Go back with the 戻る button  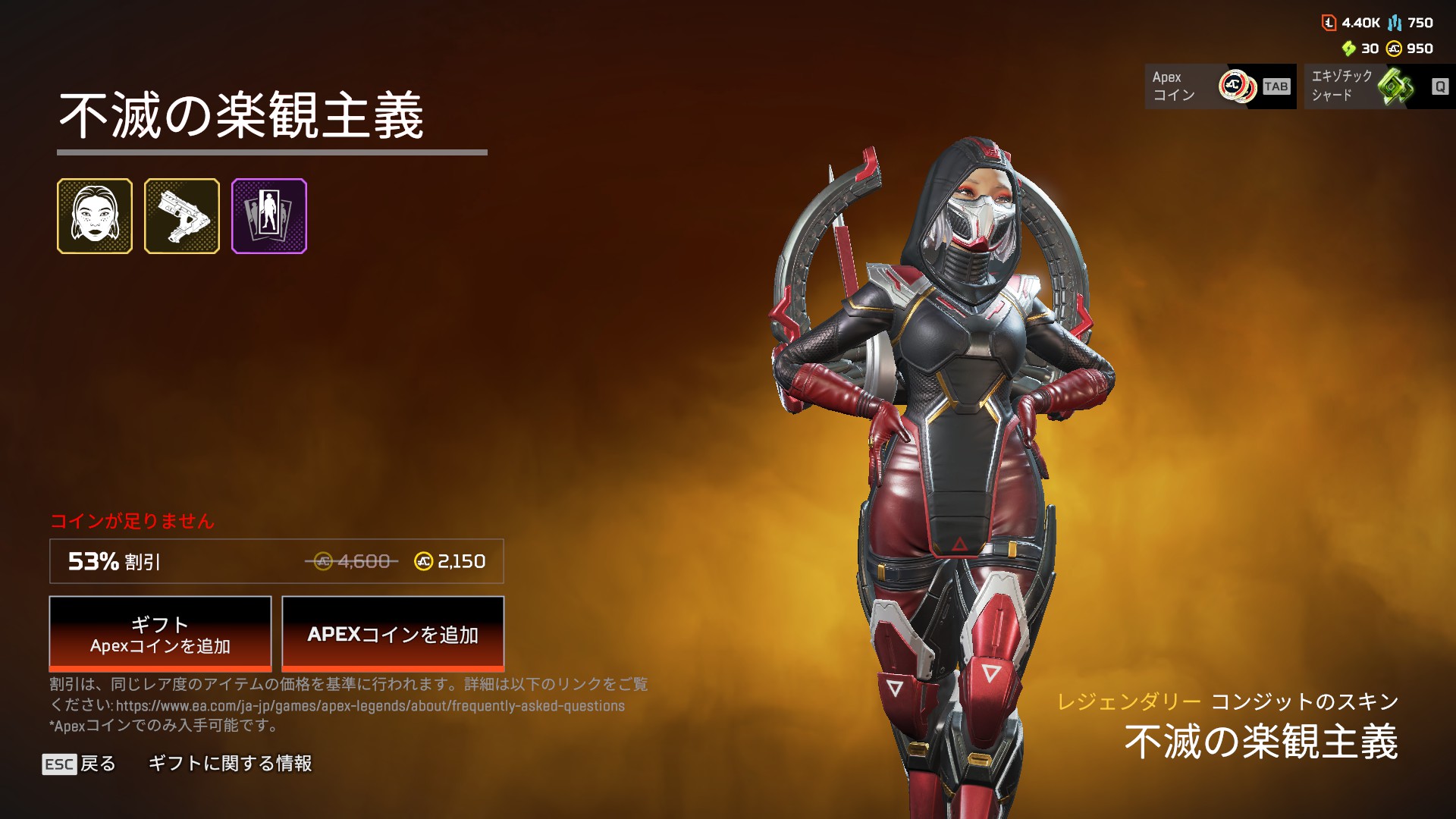[80, 764]
